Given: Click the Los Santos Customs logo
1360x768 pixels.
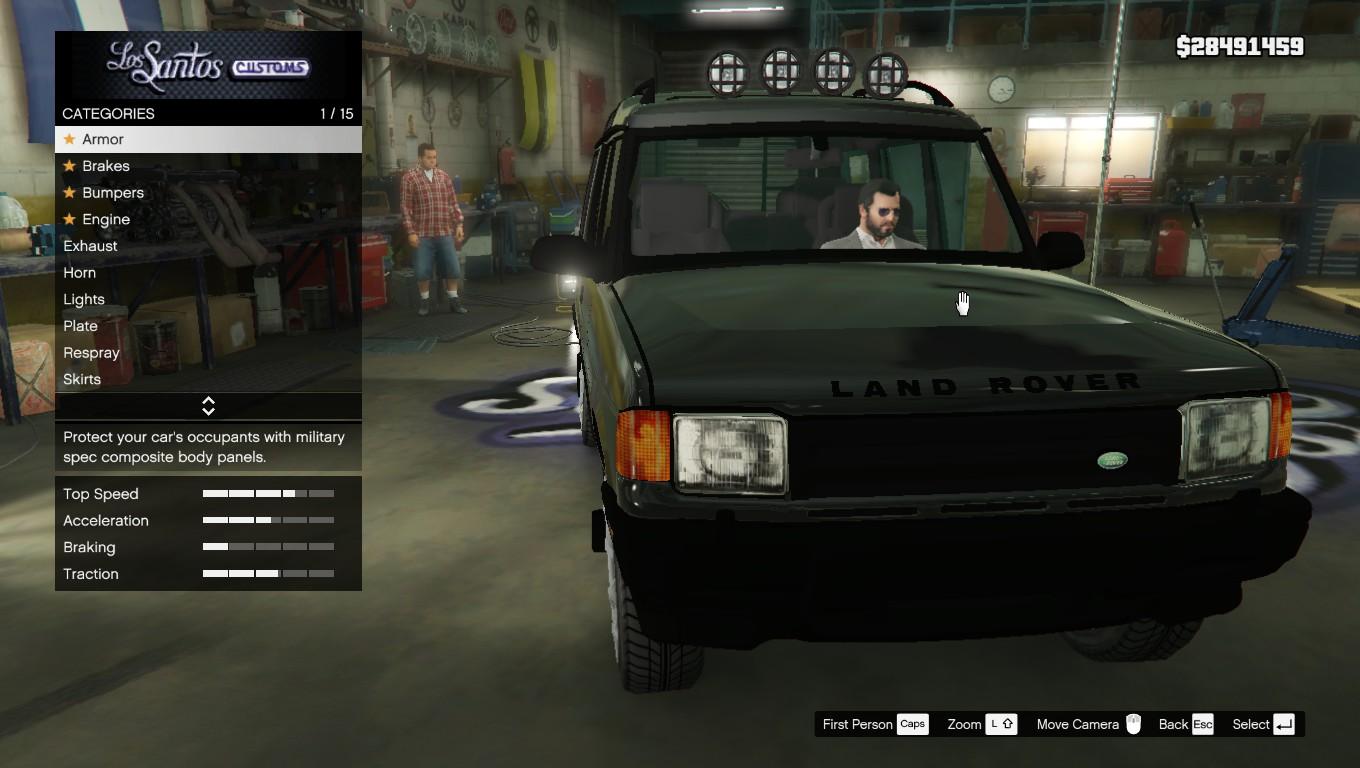Looking at the screenshot, I should (x=208, y=65).
